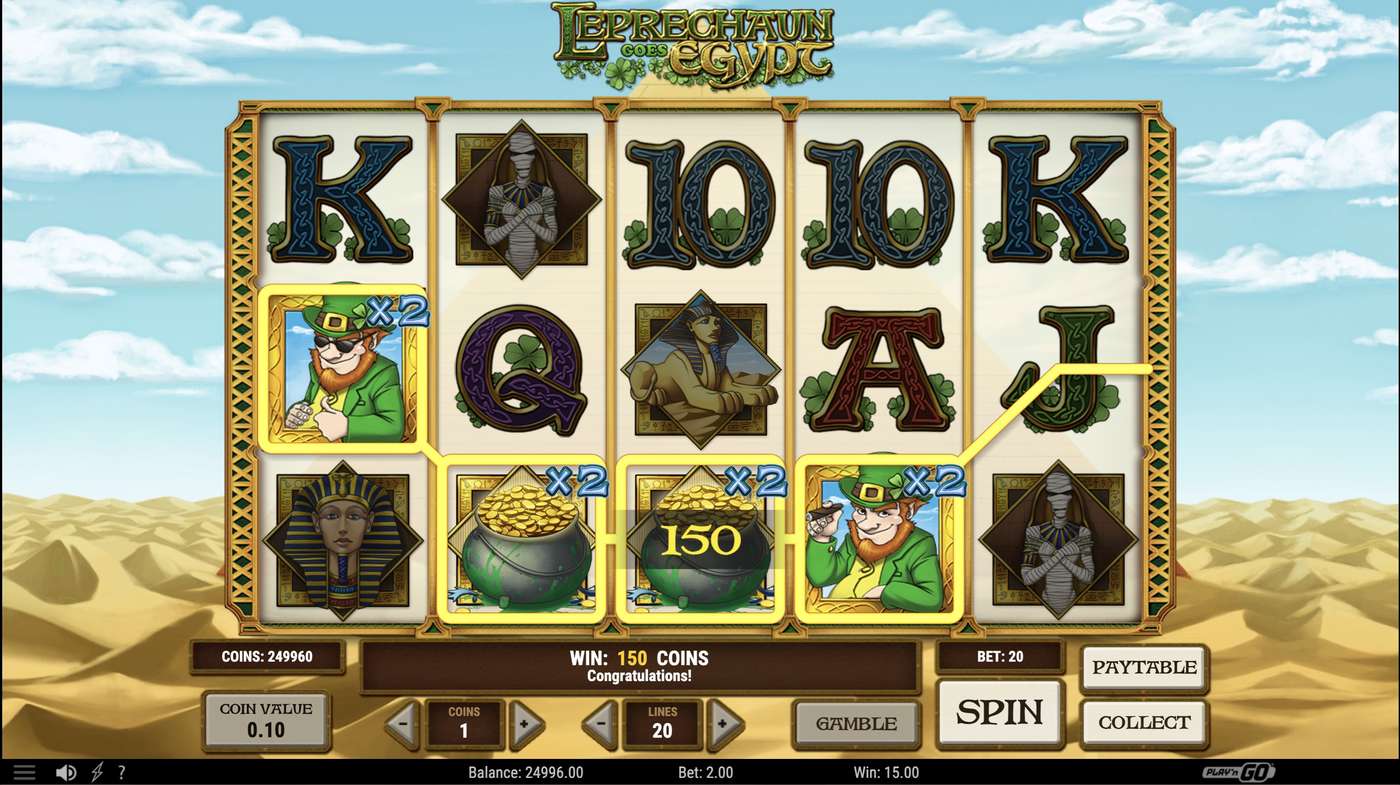Open help using the question mark icon

click(122, 771)
